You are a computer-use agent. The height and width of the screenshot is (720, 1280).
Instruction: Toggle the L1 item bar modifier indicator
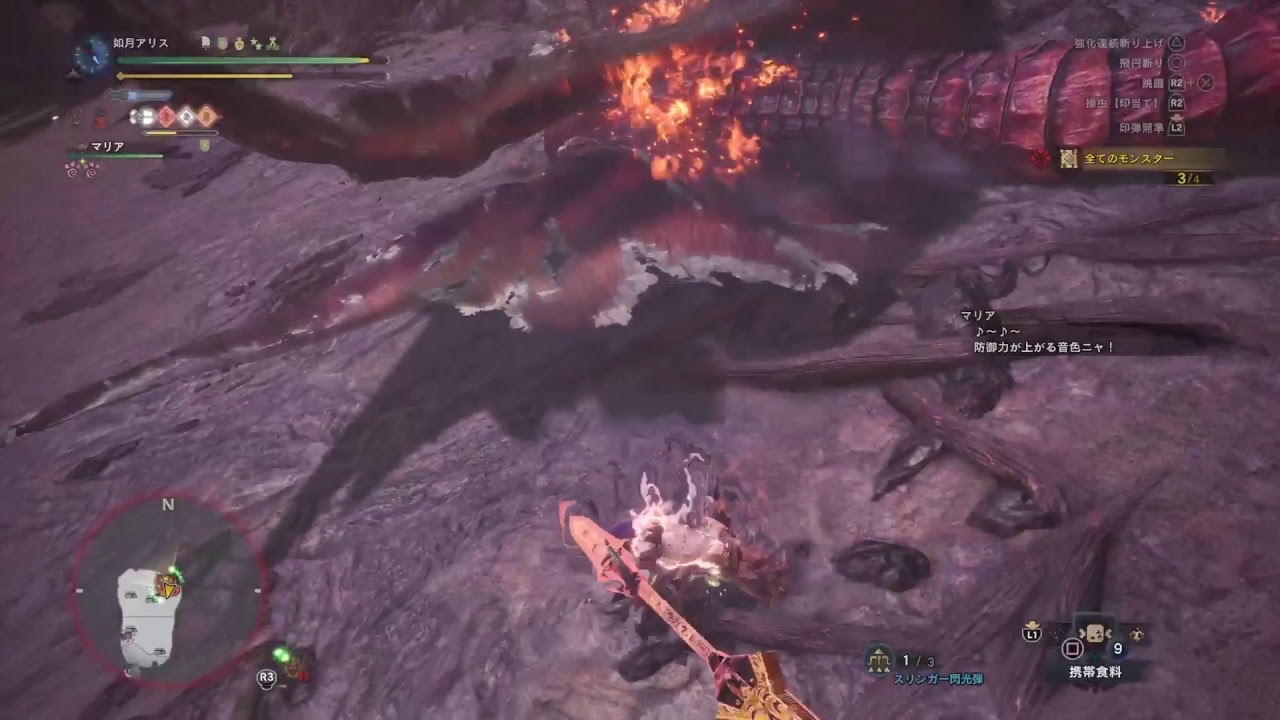pos(1034,633)
